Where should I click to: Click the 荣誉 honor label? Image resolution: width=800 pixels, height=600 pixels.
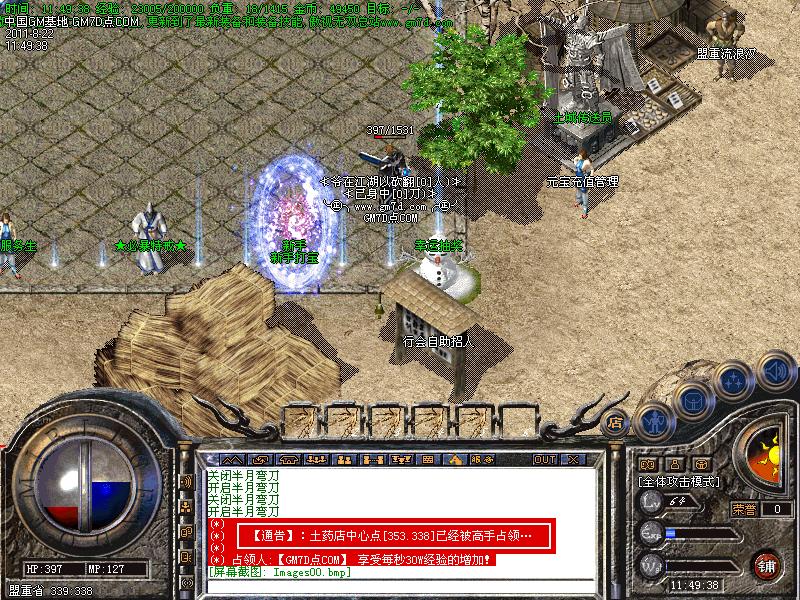click(x=744, y=509)
